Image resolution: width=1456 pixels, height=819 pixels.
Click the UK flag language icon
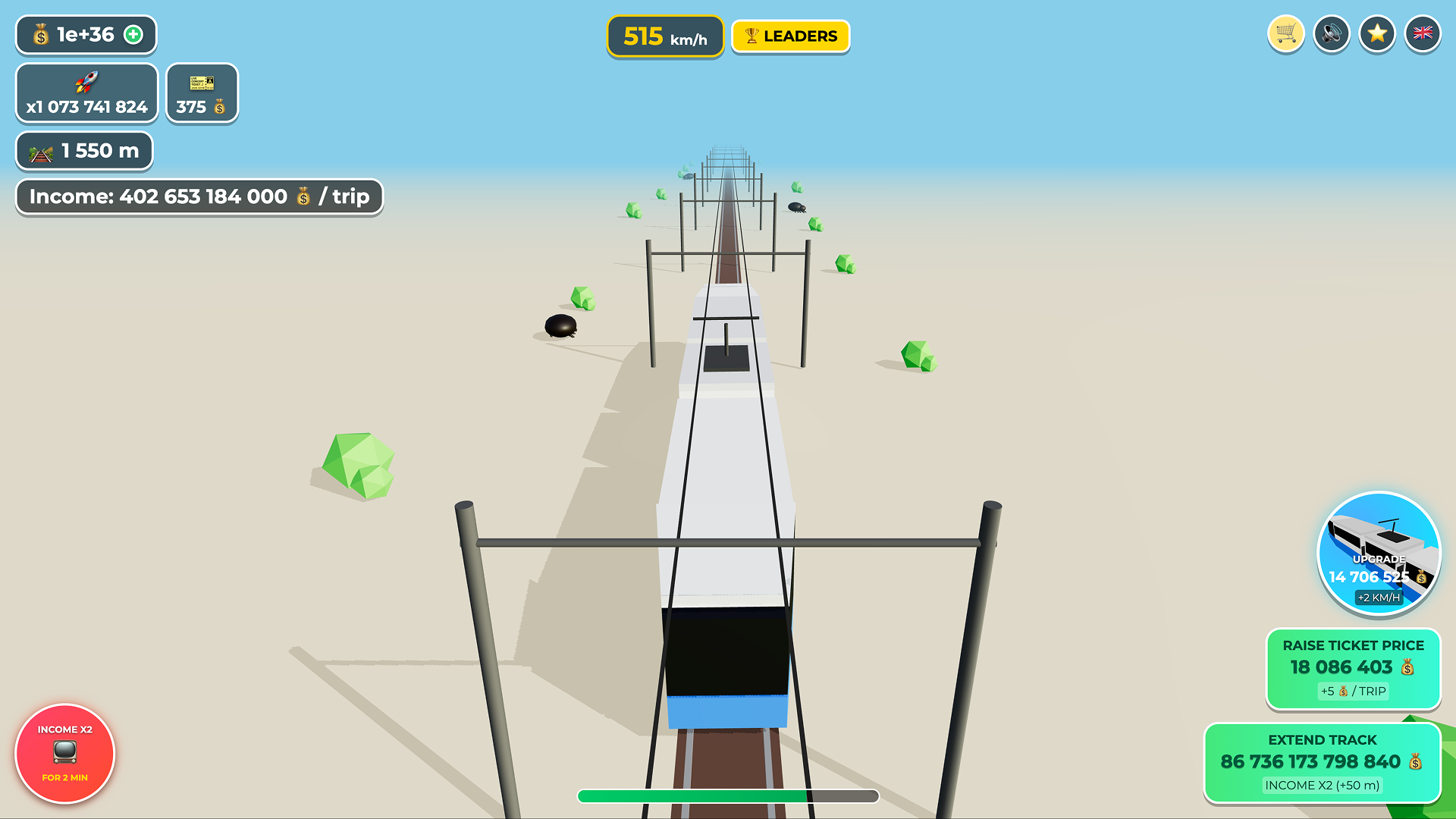click(1422, 33)
